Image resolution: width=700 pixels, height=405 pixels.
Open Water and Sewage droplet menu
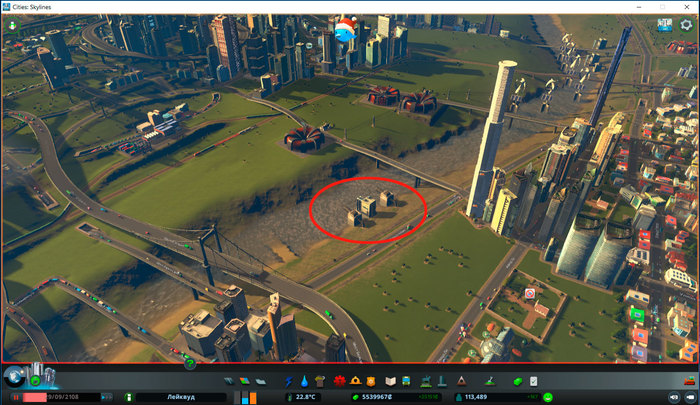304,382
